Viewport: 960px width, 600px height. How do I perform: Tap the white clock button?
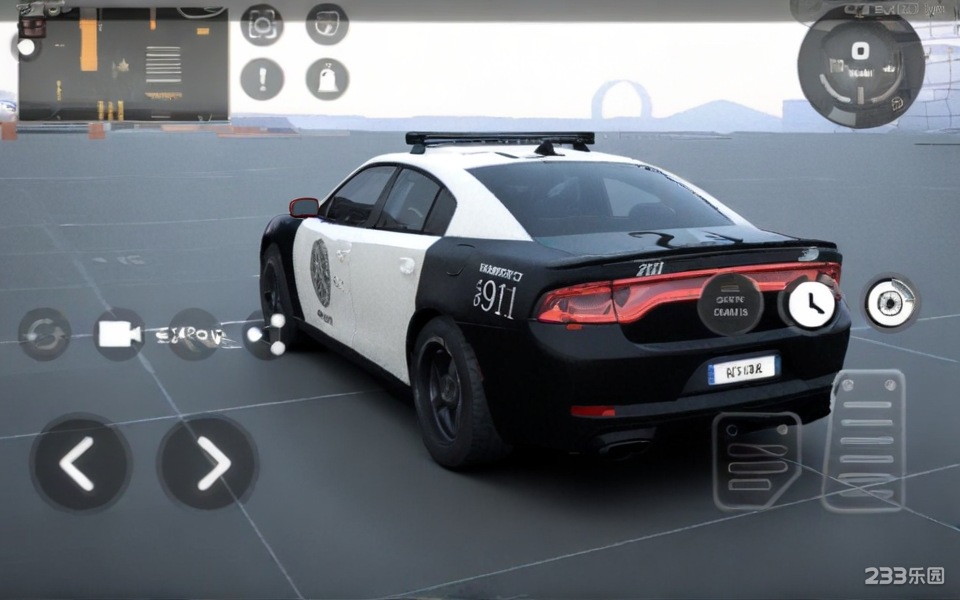(x=811, y=304)
